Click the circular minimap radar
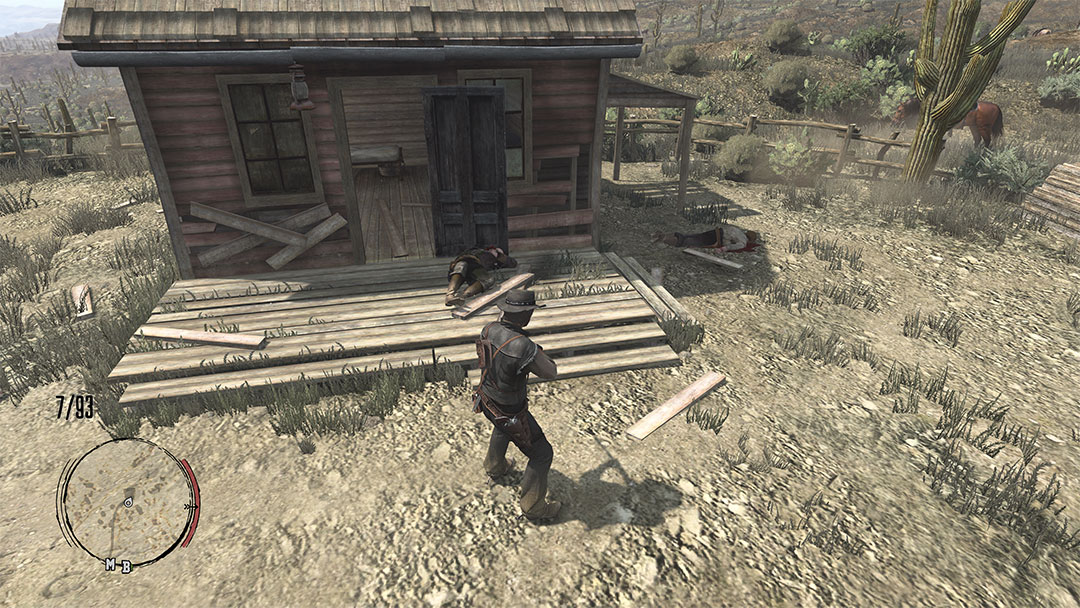The width and height of the screenshot is (1080, 608). 127,501
